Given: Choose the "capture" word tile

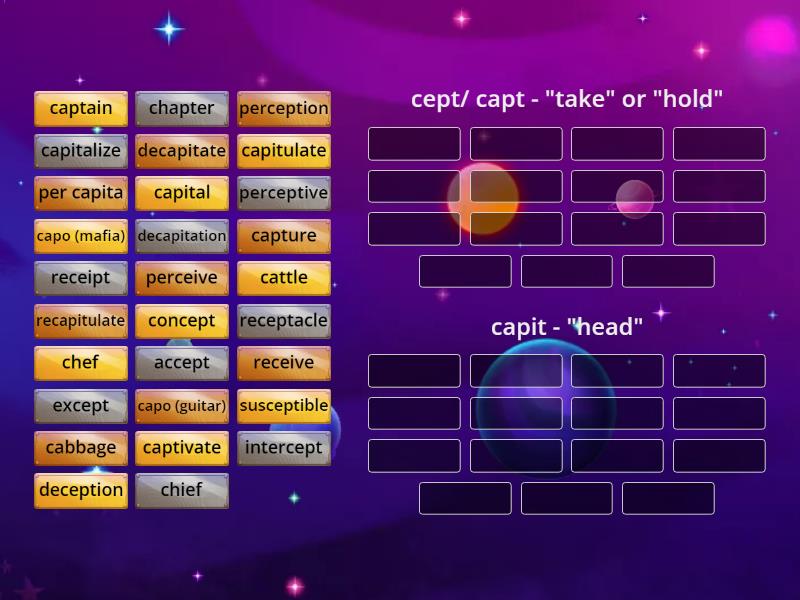Looking at the screenshot, I should click(284, 236).
